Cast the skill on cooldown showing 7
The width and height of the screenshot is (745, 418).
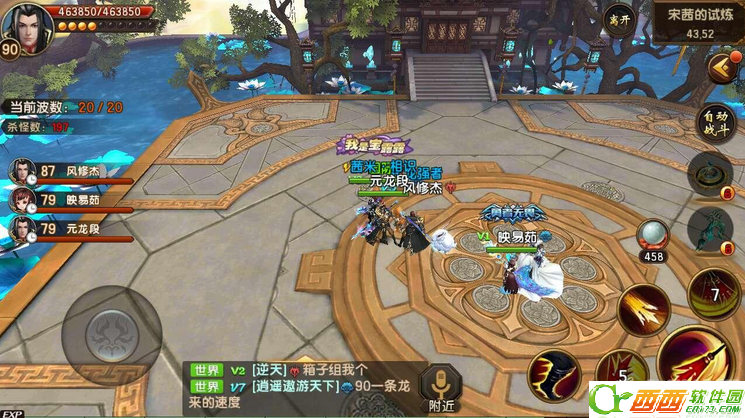pos(713,293)
